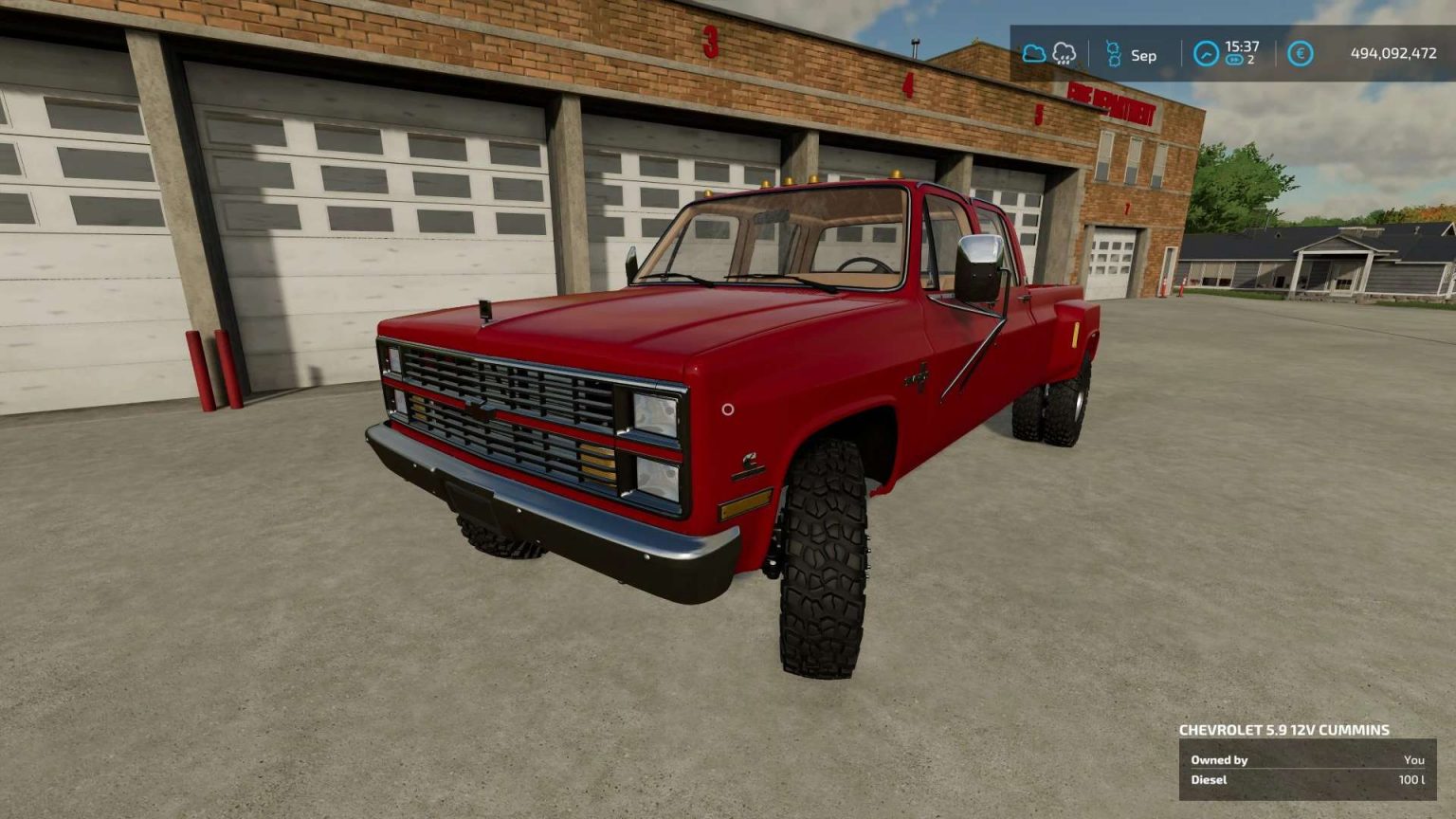Click the cloudy weather icon

pyautogui.click(x=1034, y=54)
